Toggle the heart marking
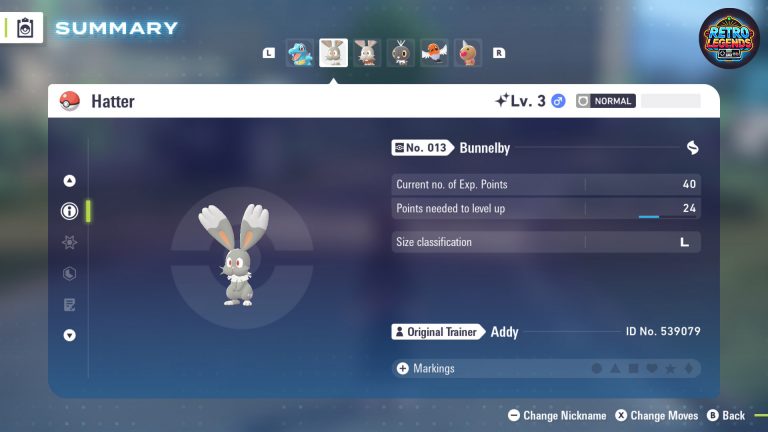 click(x=651, y=369)
